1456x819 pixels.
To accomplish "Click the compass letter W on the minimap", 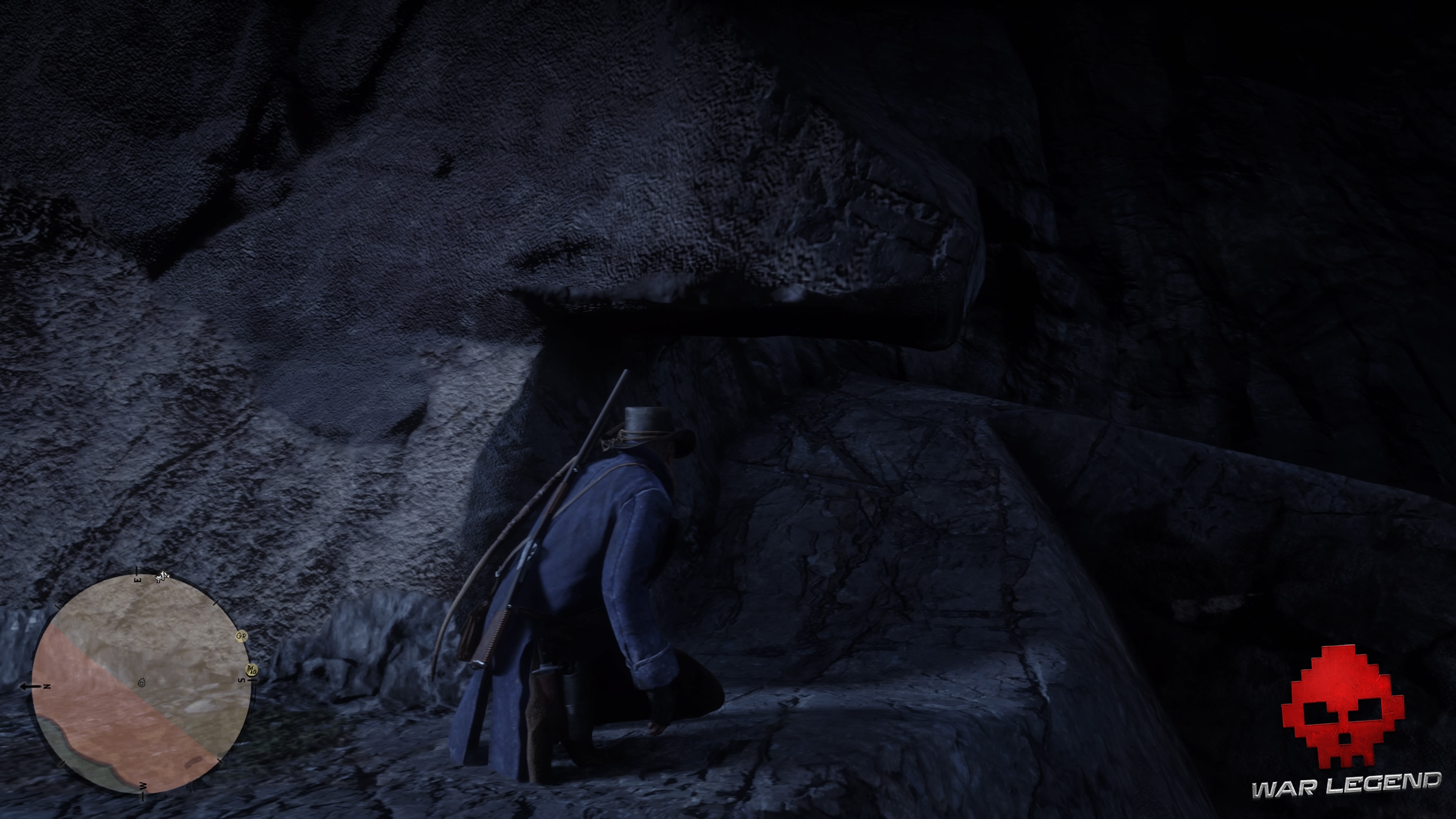I will point(143,786).
